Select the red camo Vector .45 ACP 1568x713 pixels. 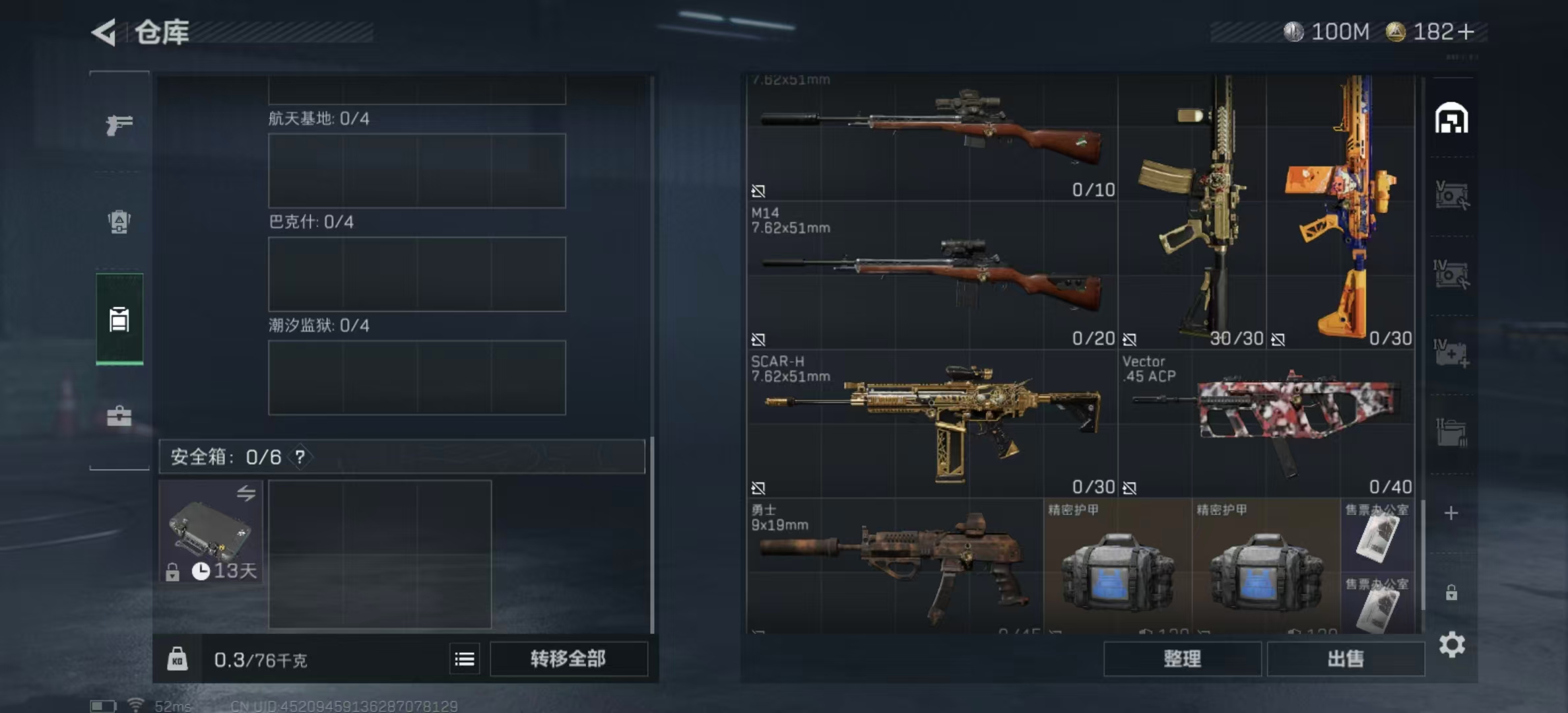[x=1266, y=424]
